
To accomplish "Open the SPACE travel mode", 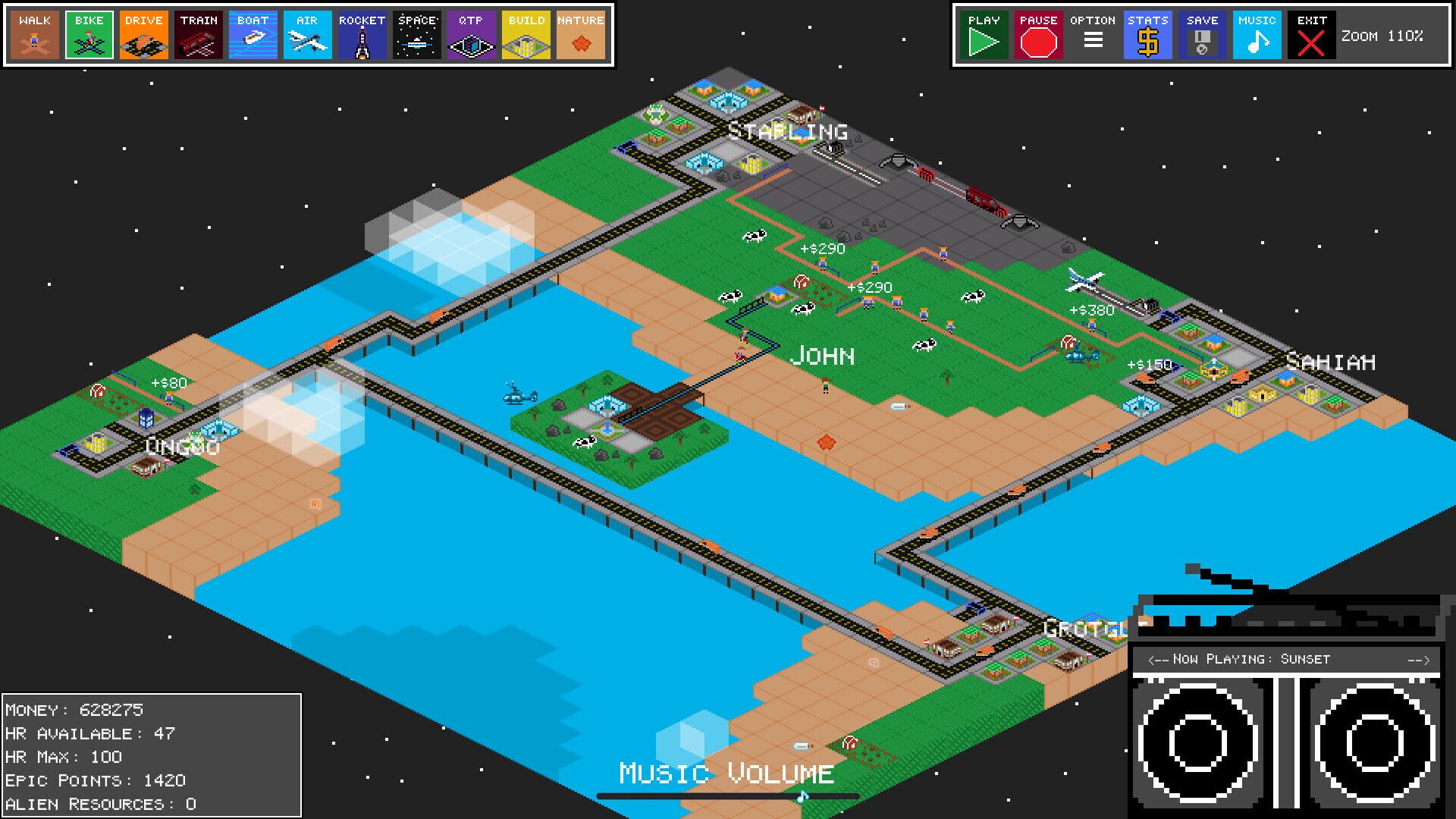I will (416, 34).
